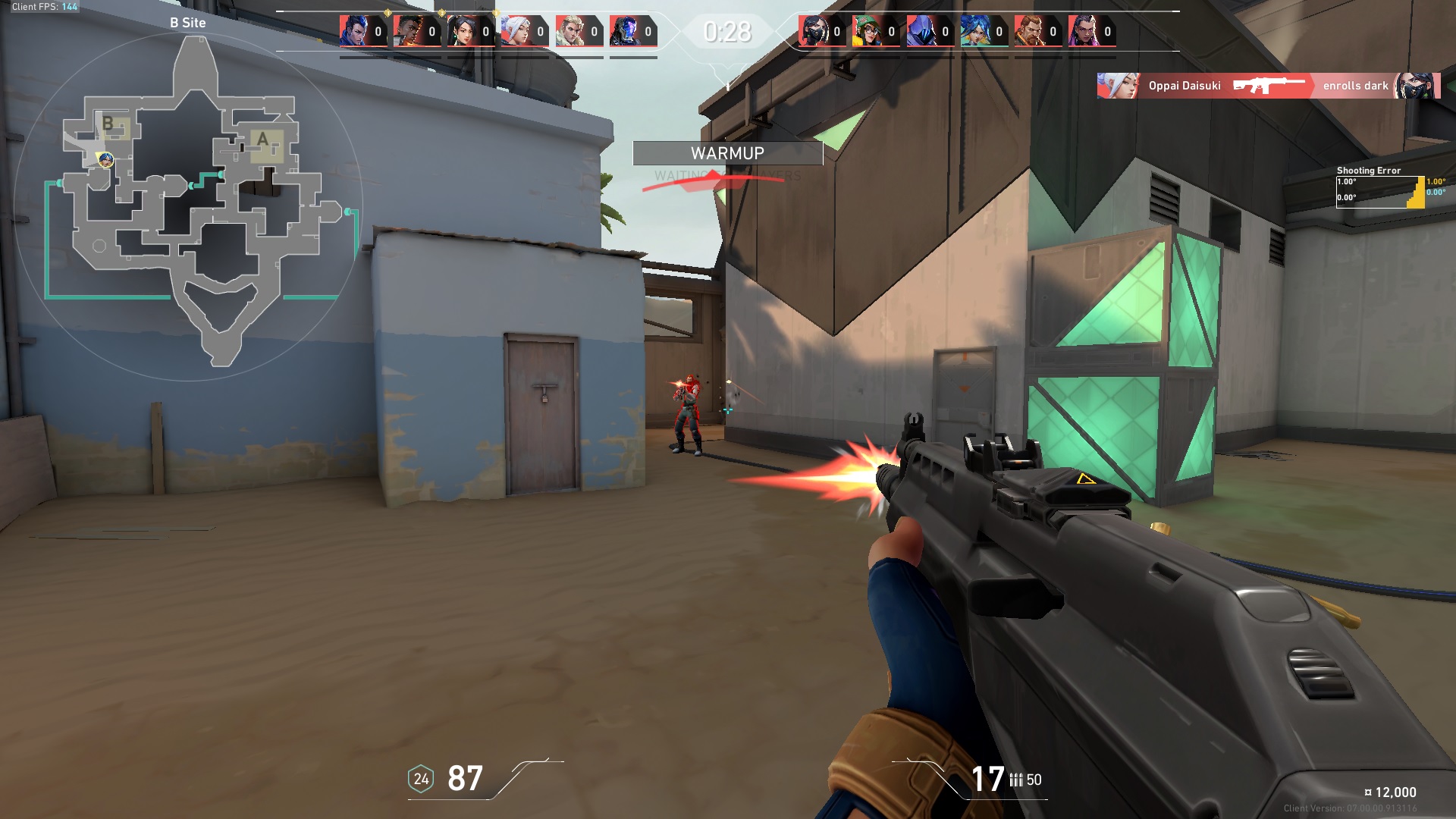
Task: Pick the blond-haired agent portrait
Action: click(x=570, y=32)
